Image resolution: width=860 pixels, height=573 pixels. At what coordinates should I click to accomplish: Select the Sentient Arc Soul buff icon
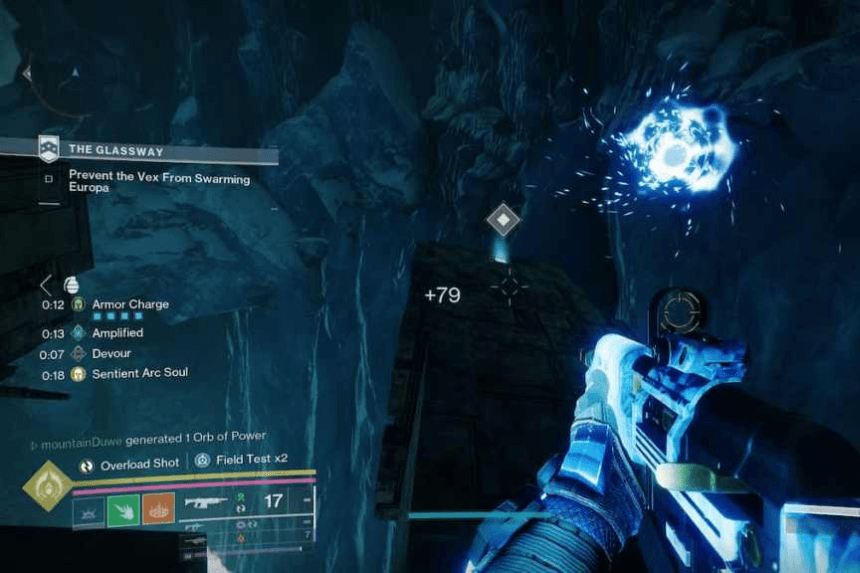tap(78, 374)
